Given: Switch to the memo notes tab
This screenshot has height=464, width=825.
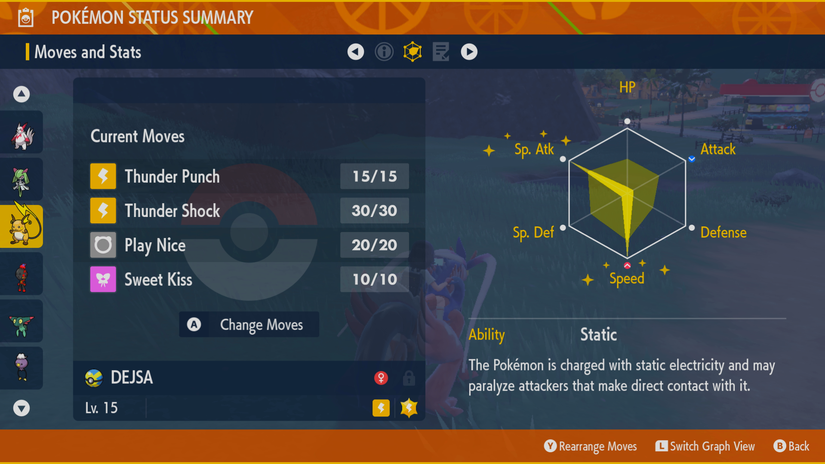Looking at the screenshot, I should tap(441, 52).
